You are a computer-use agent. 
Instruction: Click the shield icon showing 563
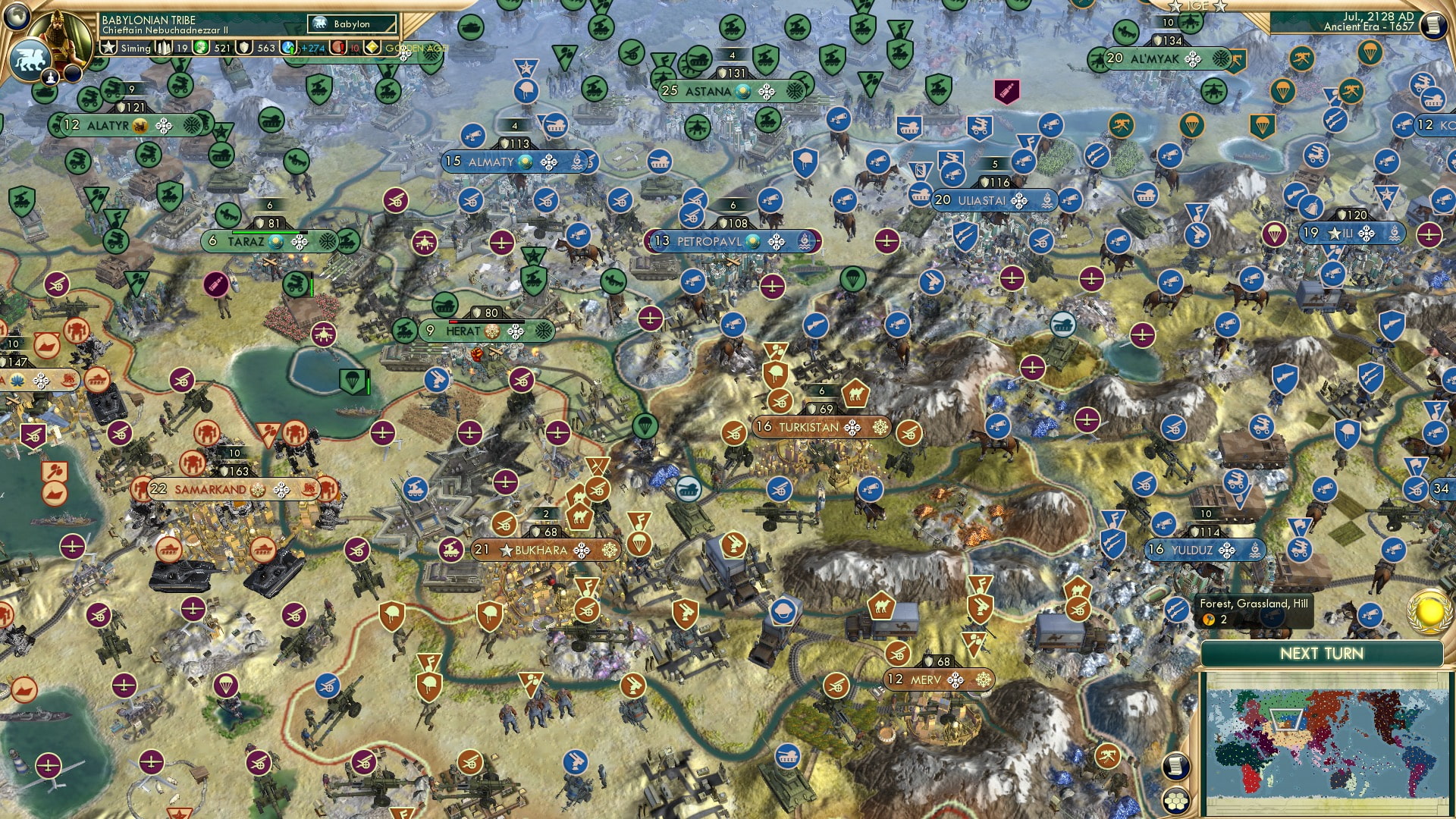(x=243, y=49)
